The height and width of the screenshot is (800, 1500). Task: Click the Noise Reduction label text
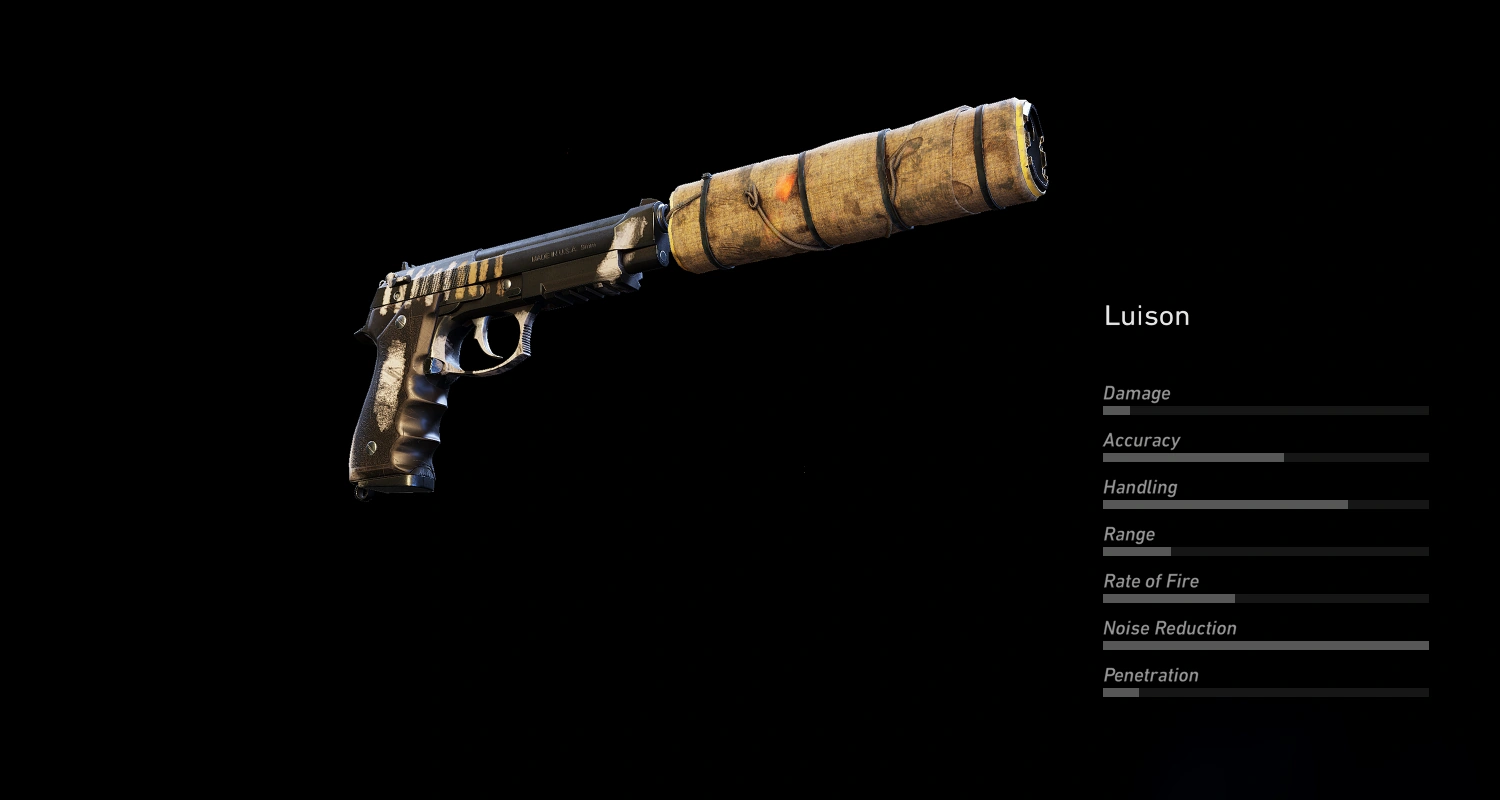[1168, 628]
